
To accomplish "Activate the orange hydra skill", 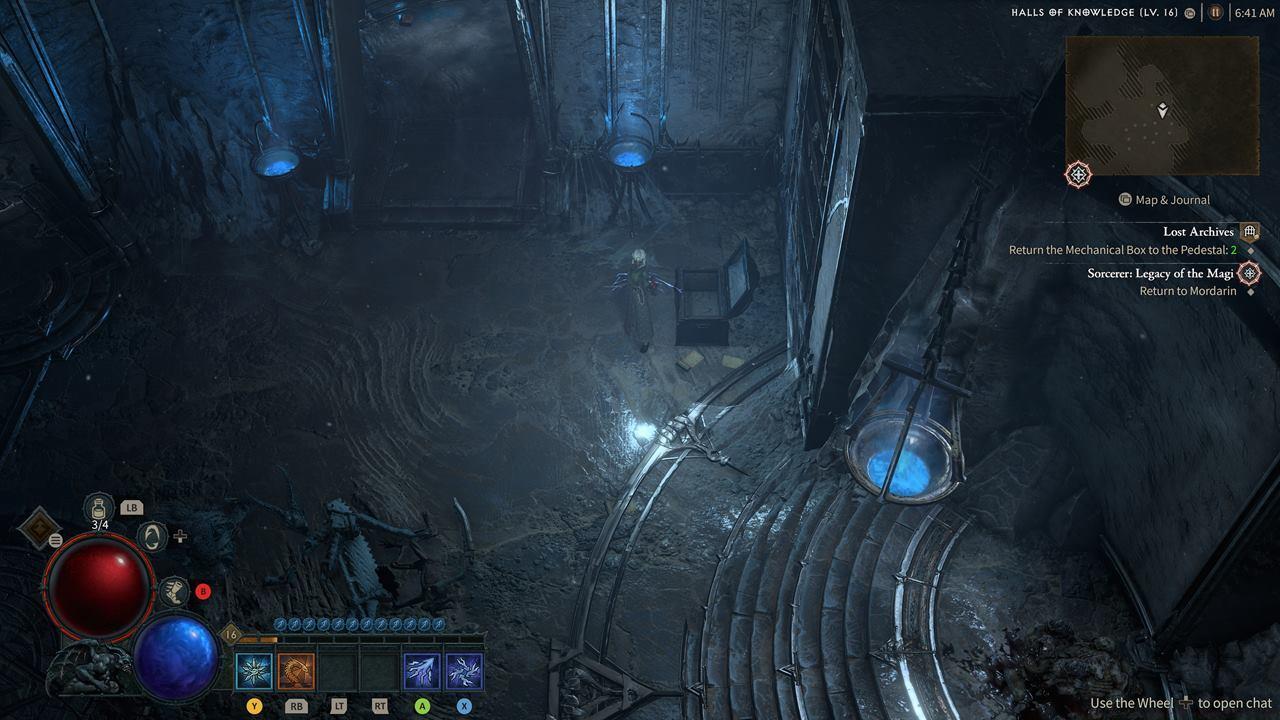I will coord(296,671).
